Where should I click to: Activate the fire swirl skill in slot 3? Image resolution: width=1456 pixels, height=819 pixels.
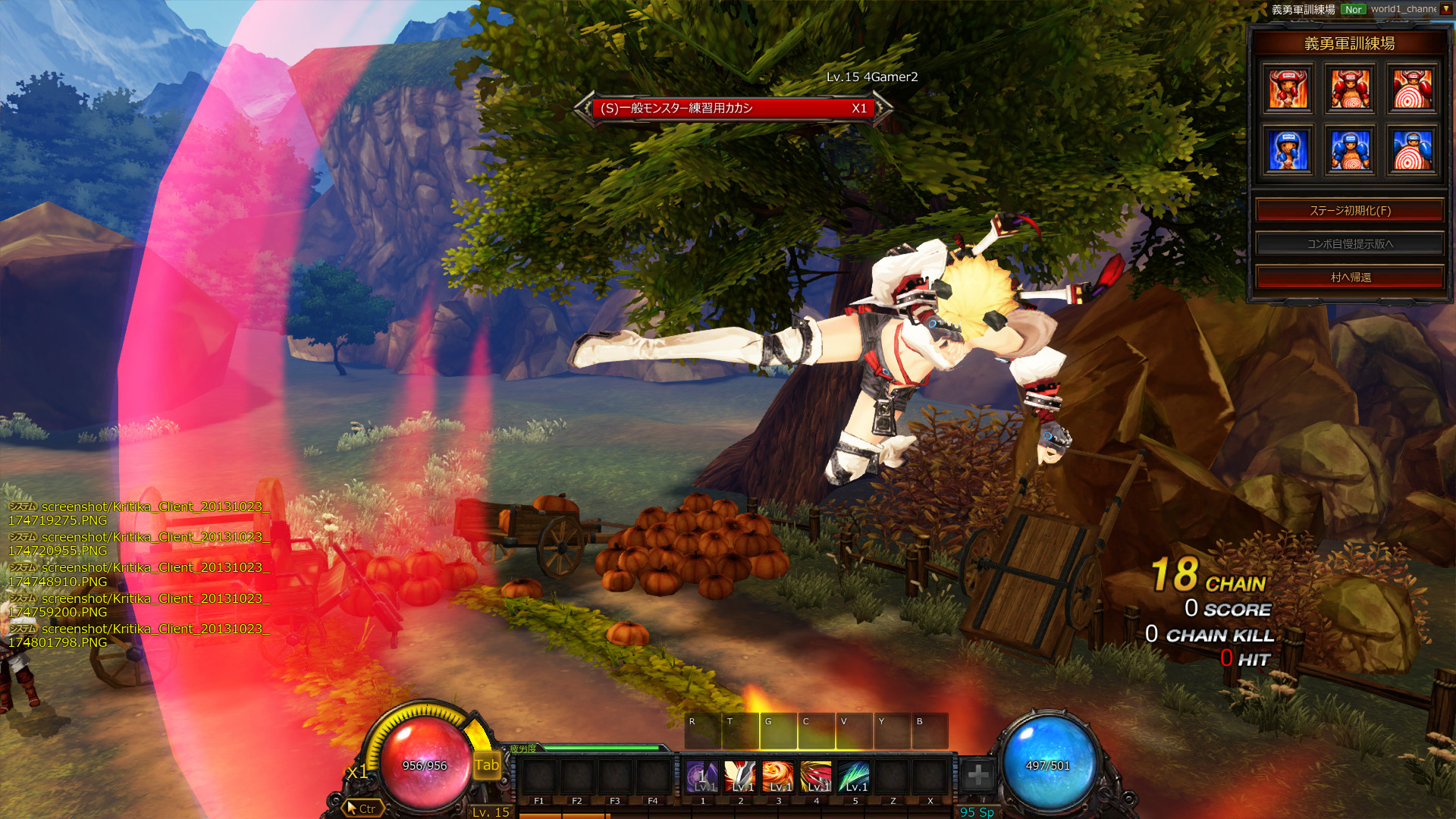(x=778, y=777)
